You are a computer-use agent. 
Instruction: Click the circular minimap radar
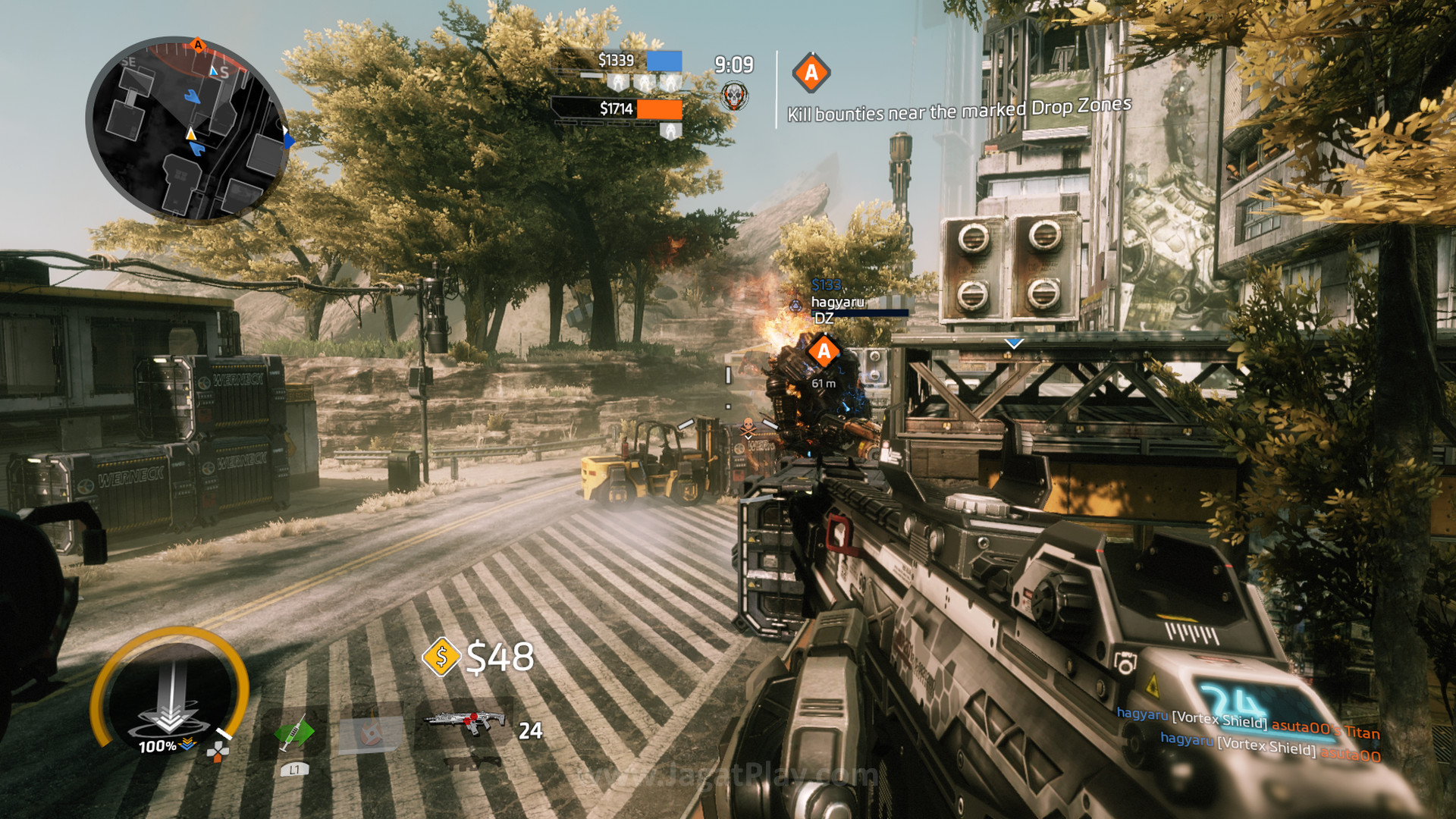[x=187, y=129]
